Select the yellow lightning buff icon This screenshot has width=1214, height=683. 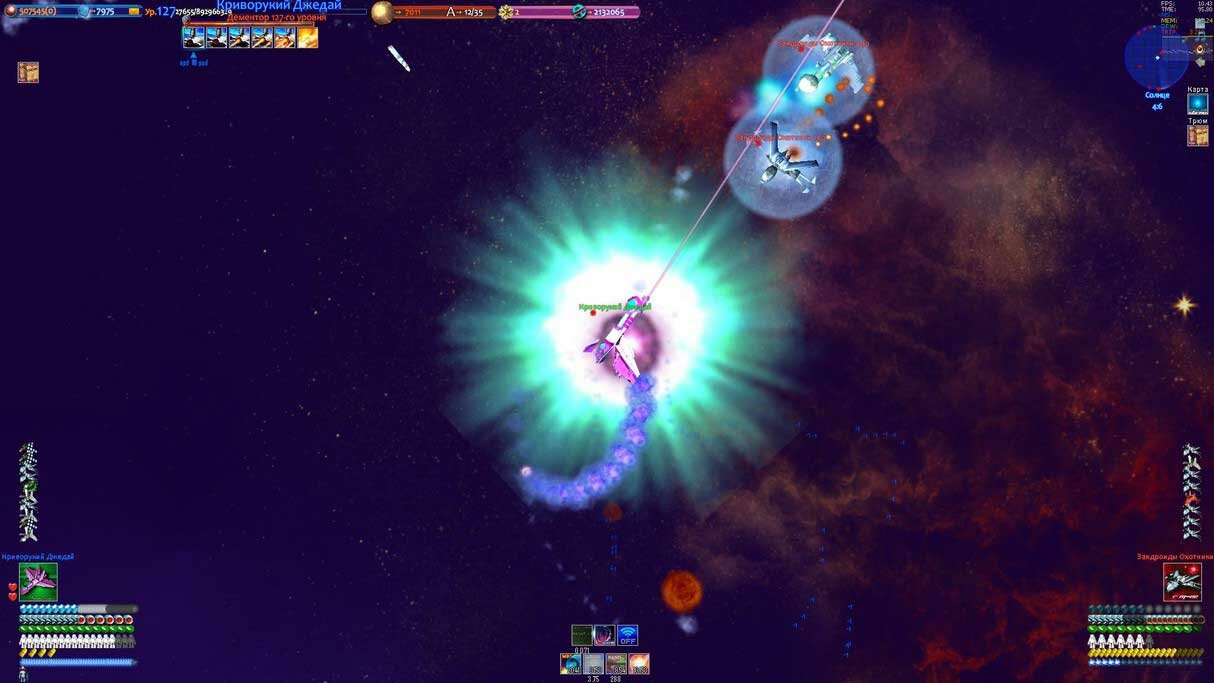pyautogui.click(x=308, y=38)
